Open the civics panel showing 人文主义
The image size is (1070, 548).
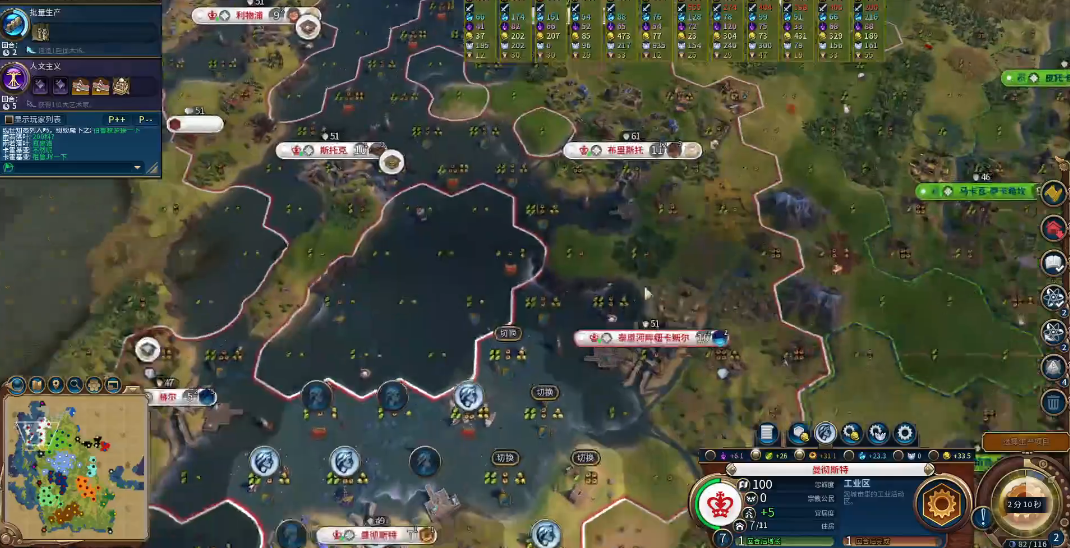(16, 78)
